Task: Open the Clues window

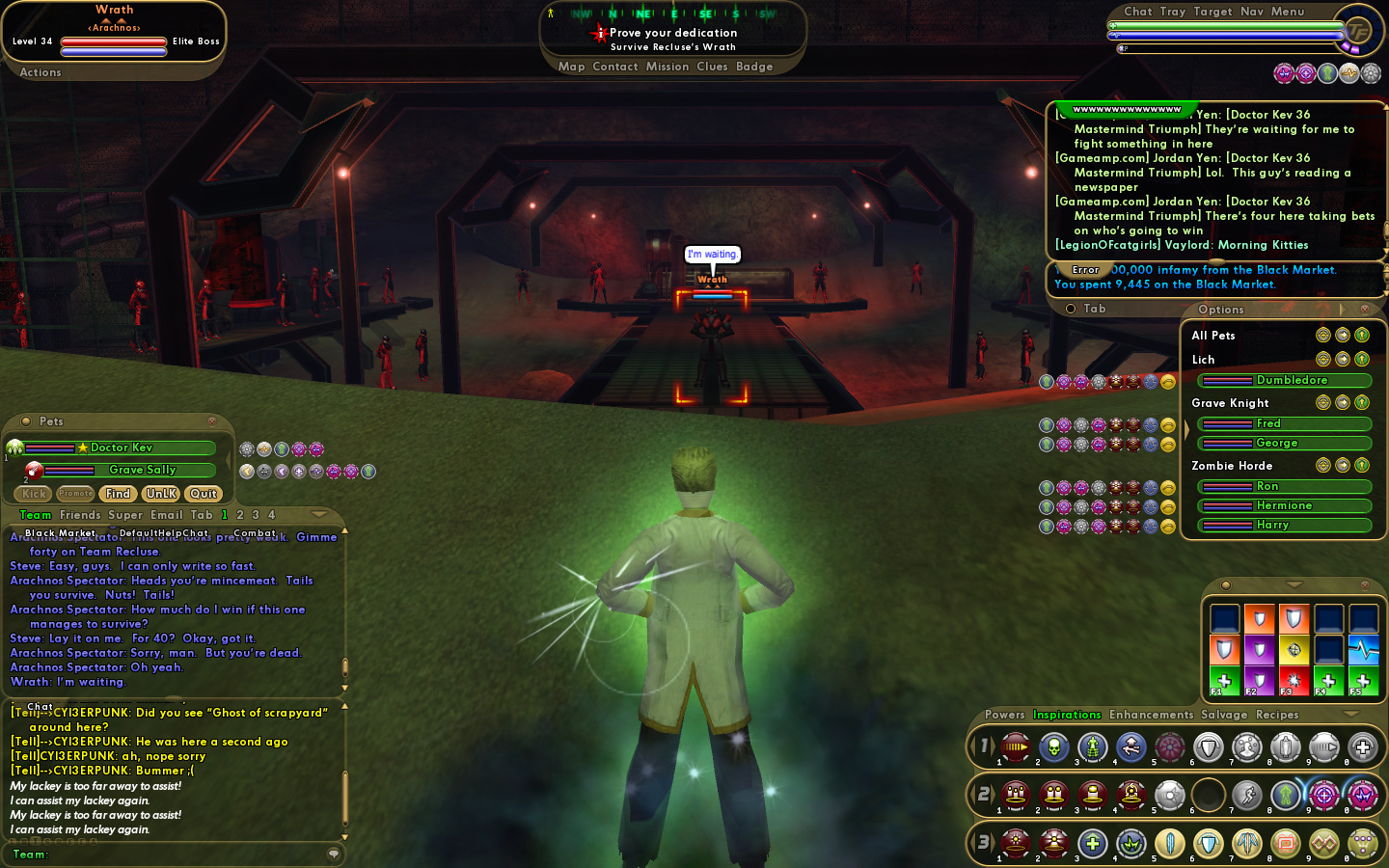Action: (x=712, y=67)
